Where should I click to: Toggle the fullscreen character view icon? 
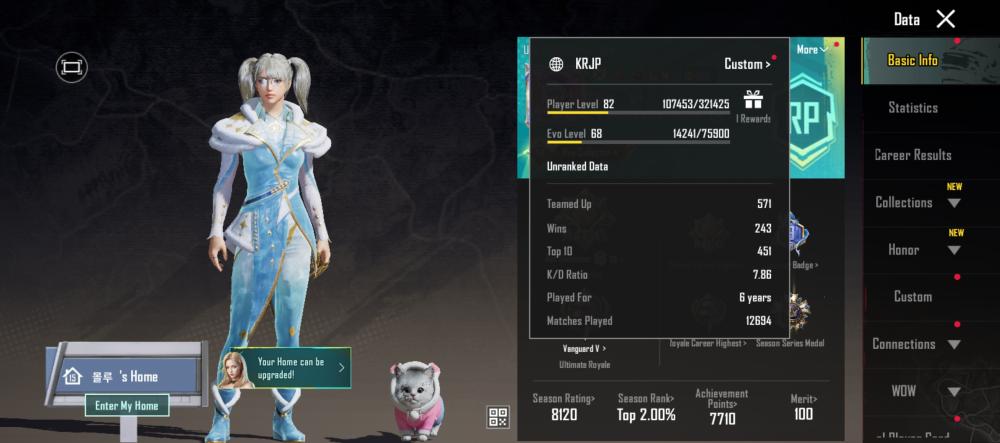point(71,67)
